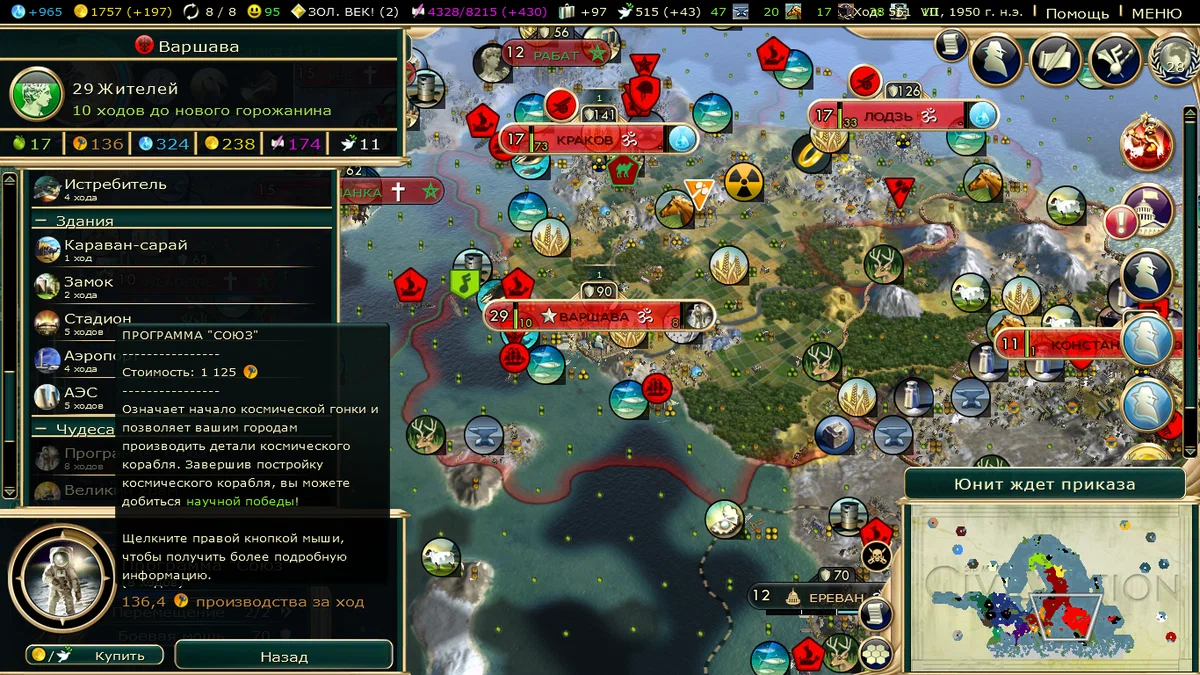Open the МЕНЮ in the top bar

[1156, 13]
